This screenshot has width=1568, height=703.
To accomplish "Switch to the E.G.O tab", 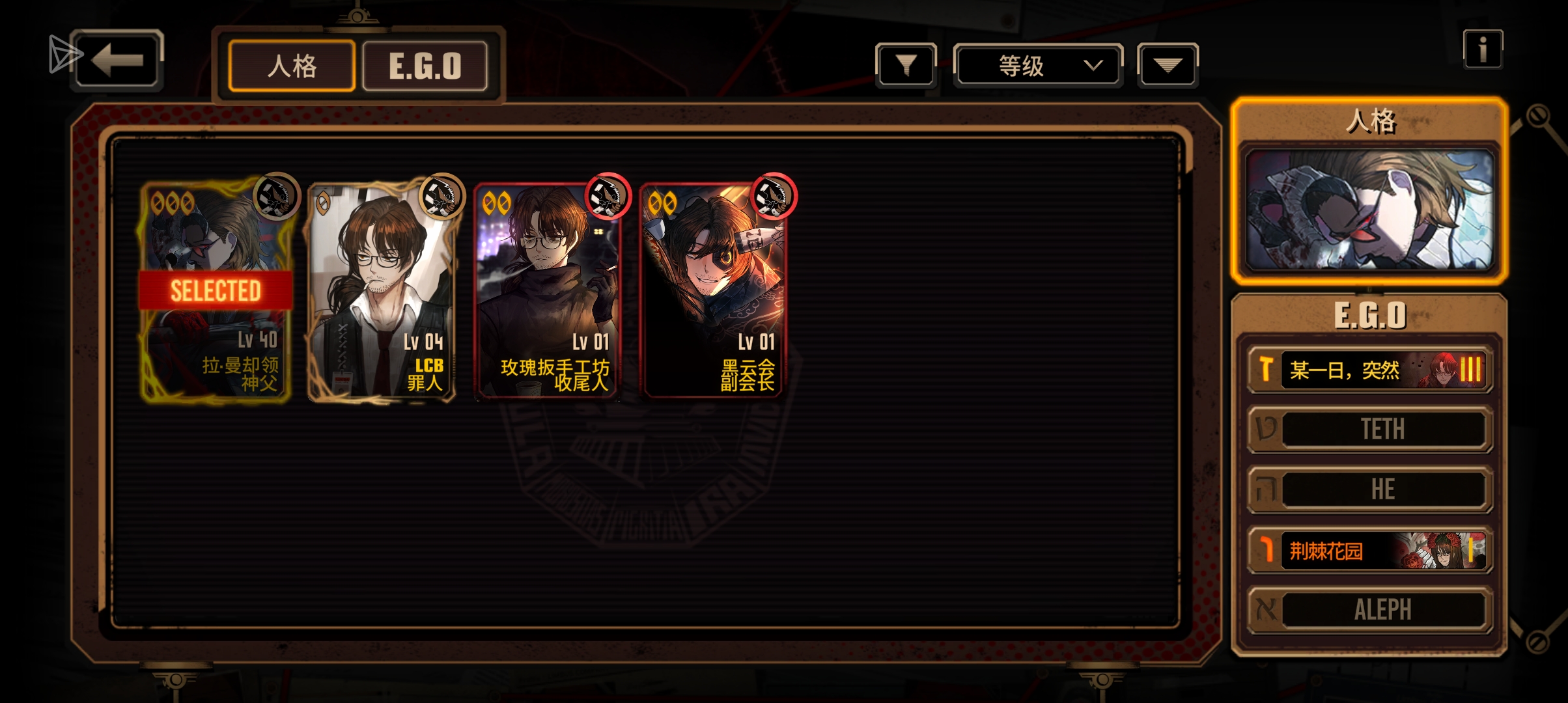I will [x=425, y=66].
